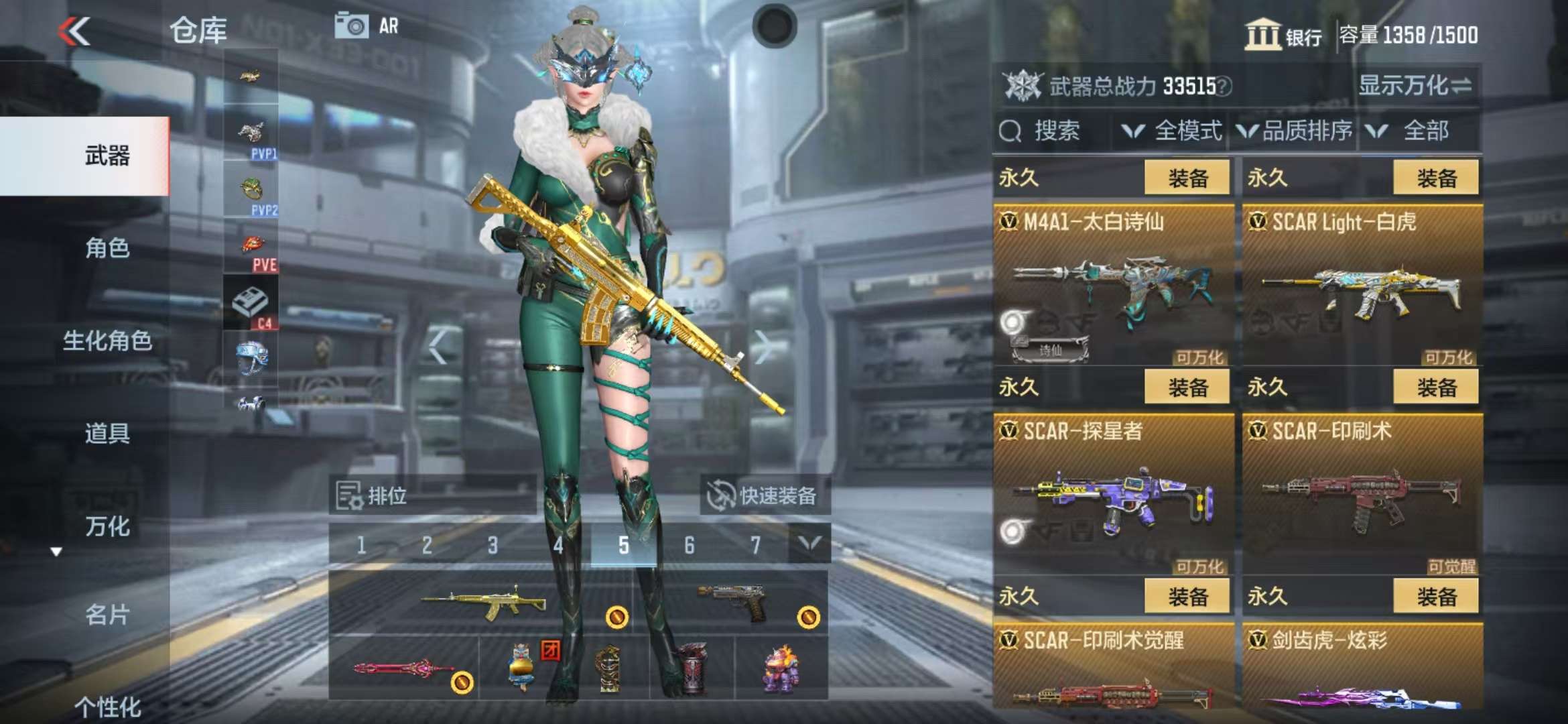
Task: Pick the SCAR-印刷术 weapon card
Action: (x=1362, y=494)
